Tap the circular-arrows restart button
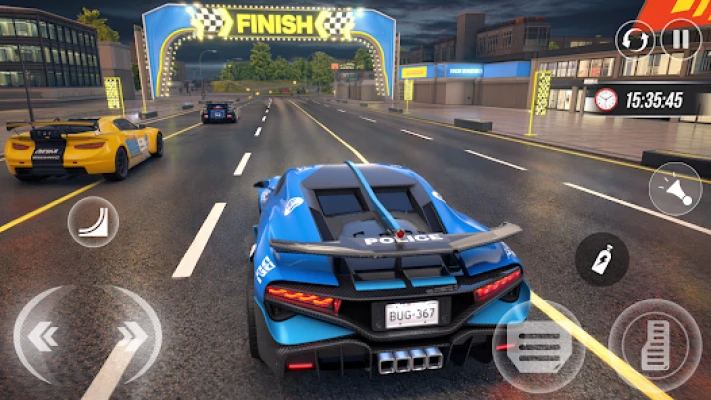 point(635,40)
